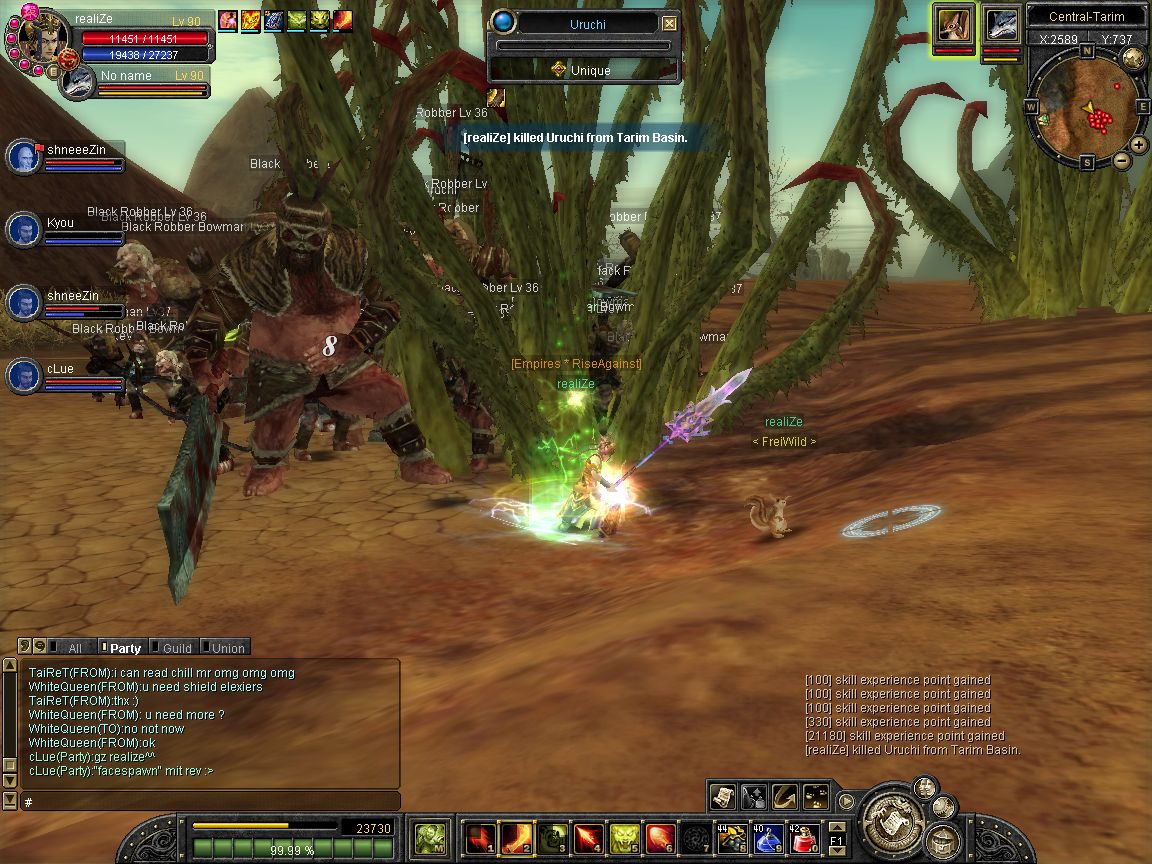Select the wolf pet portrait

1001,26
